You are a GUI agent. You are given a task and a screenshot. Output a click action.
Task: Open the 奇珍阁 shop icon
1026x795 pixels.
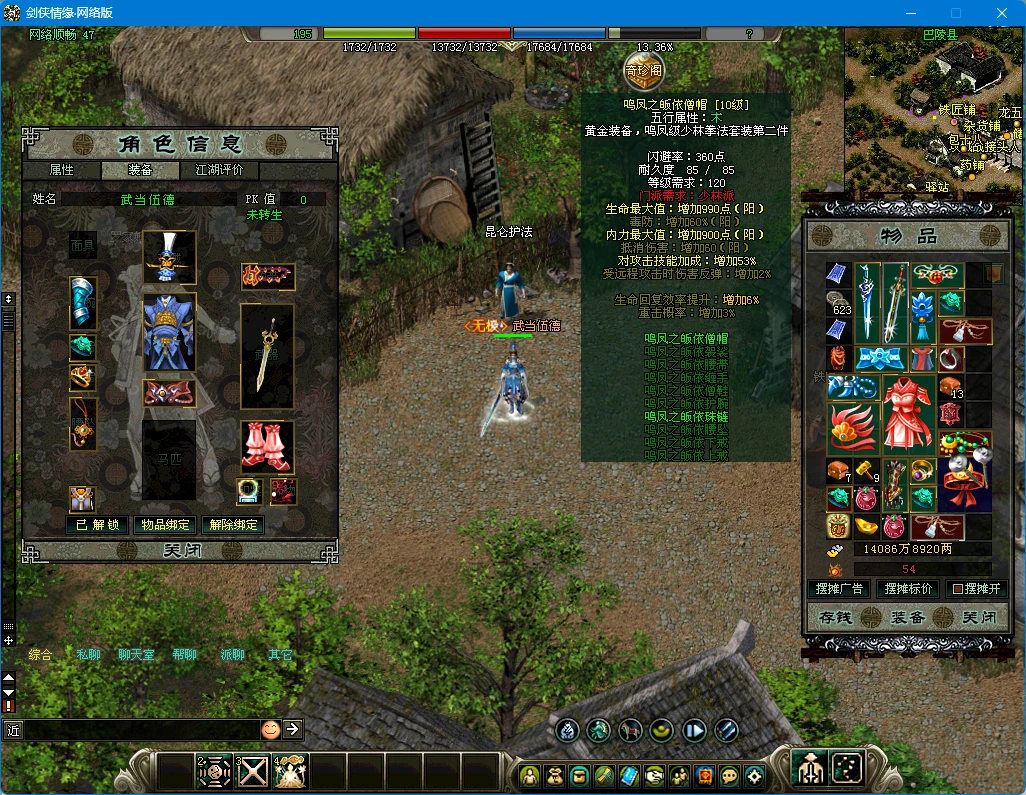[643, 70]
